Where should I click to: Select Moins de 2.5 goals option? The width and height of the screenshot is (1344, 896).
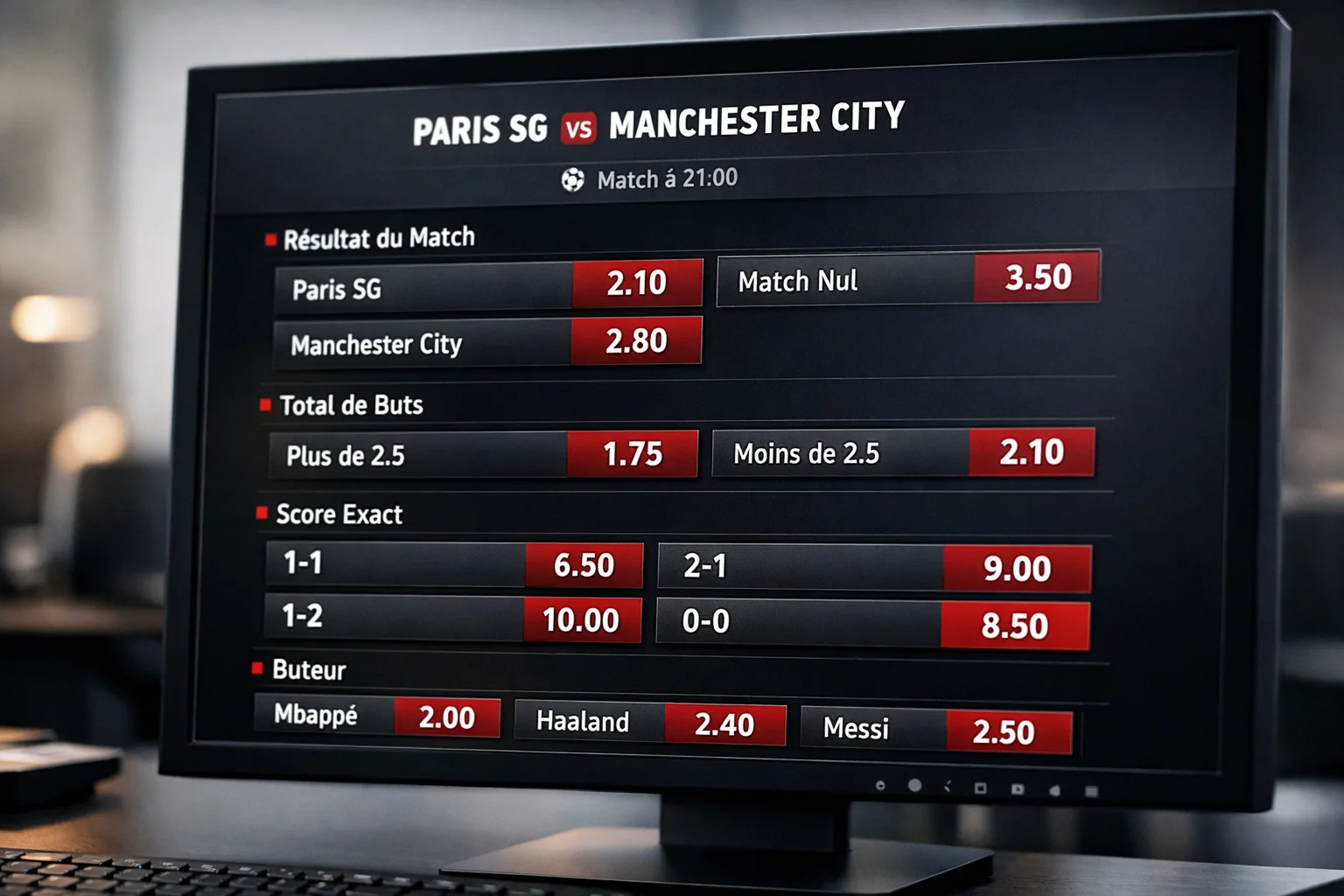pyautogui.click(x=1032, y=452)
